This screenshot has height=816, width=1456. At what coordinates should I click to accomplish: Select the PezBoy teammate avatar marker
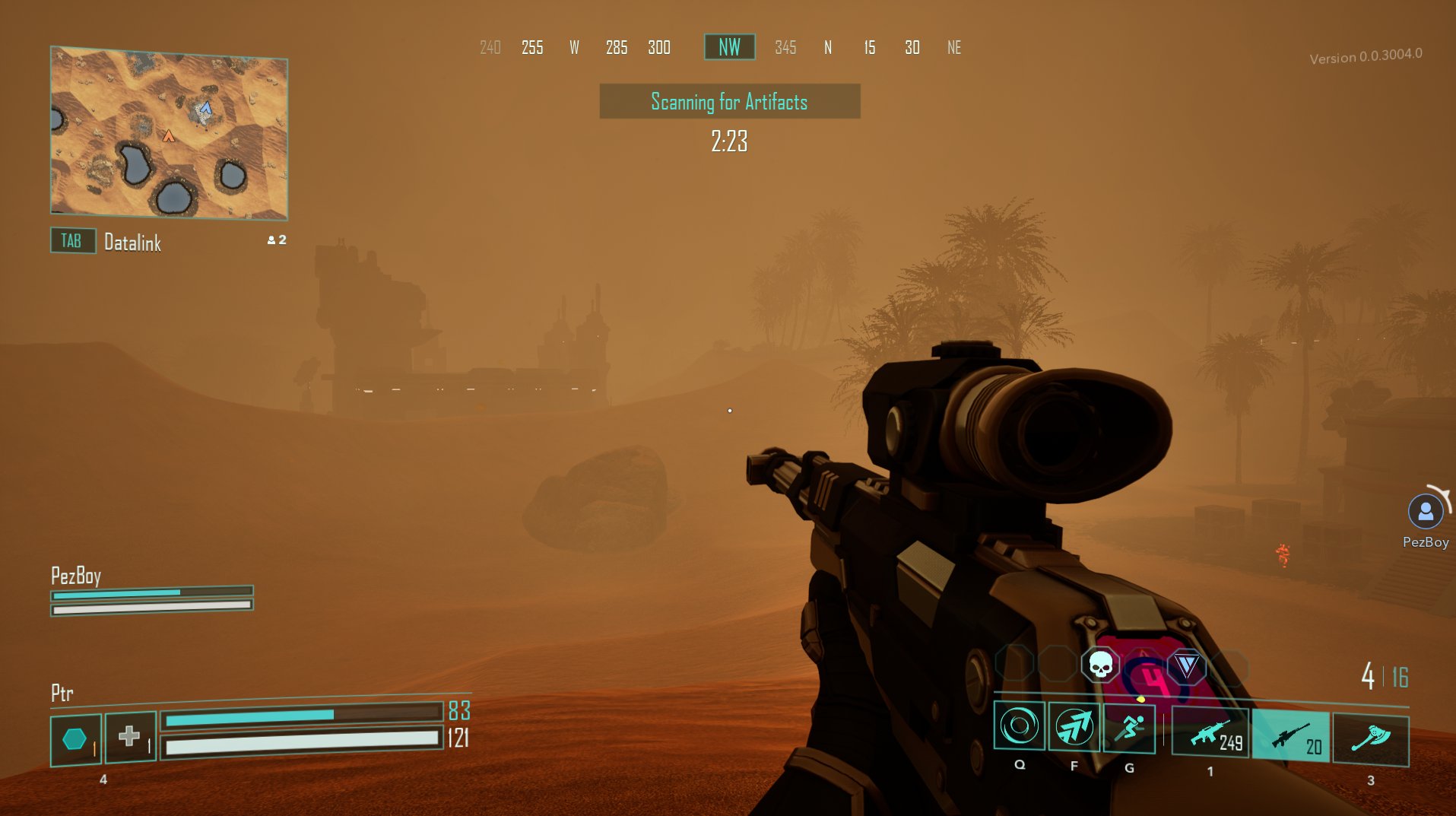(x=1426, y=512)
